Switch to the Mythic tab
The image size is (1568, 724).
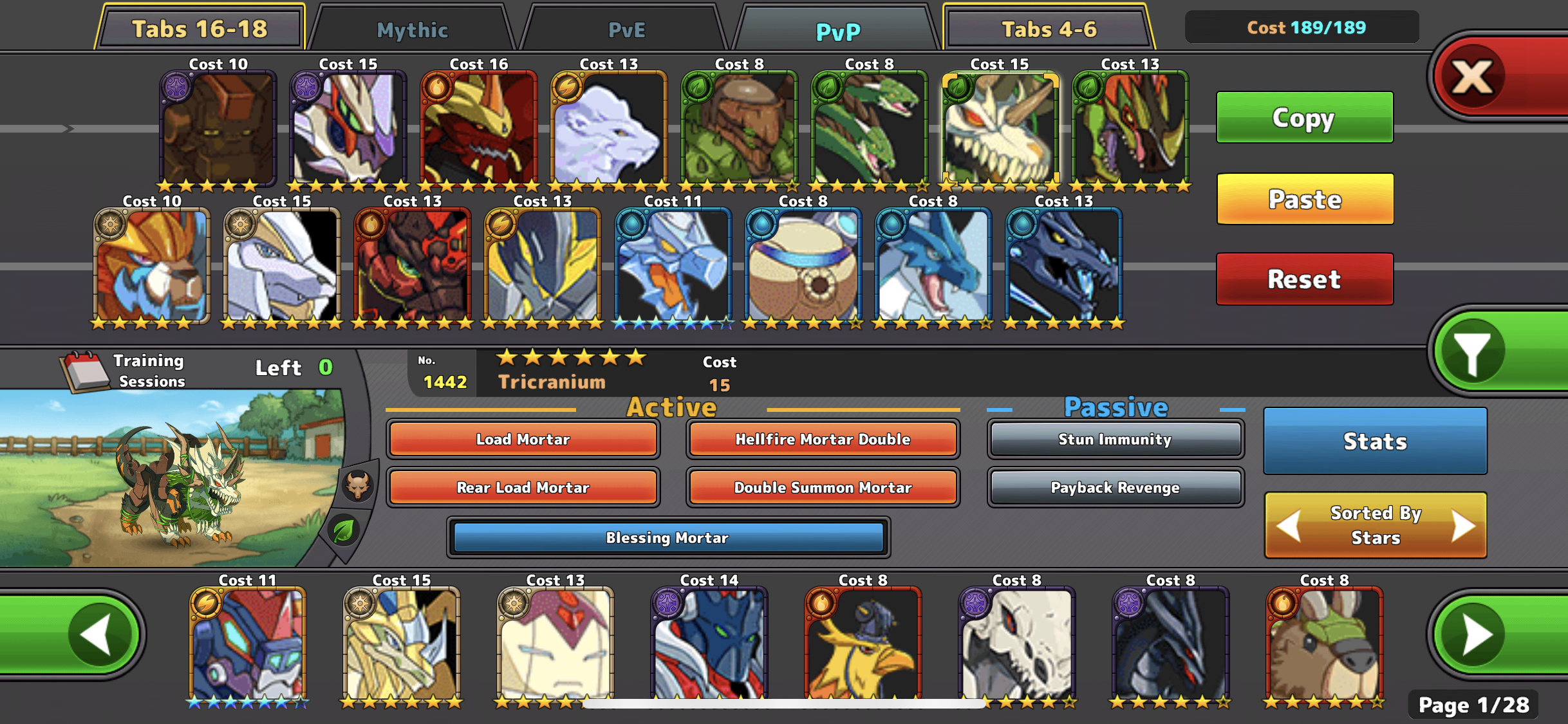[412, 30]
